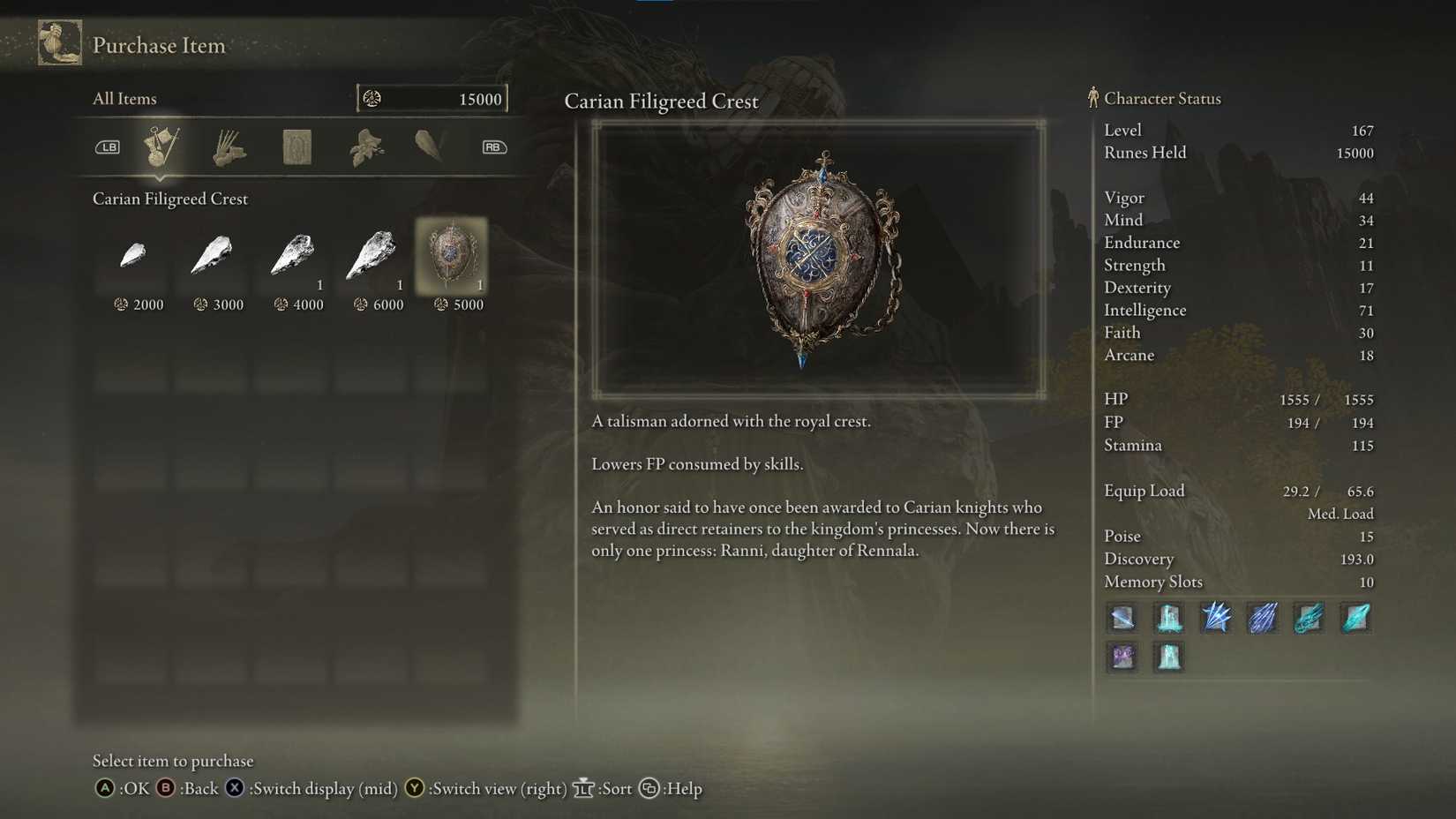
Task: Select the Carian Filigreed Crest talisman icon
Action: pyautogui.click(x=452, y=257)
